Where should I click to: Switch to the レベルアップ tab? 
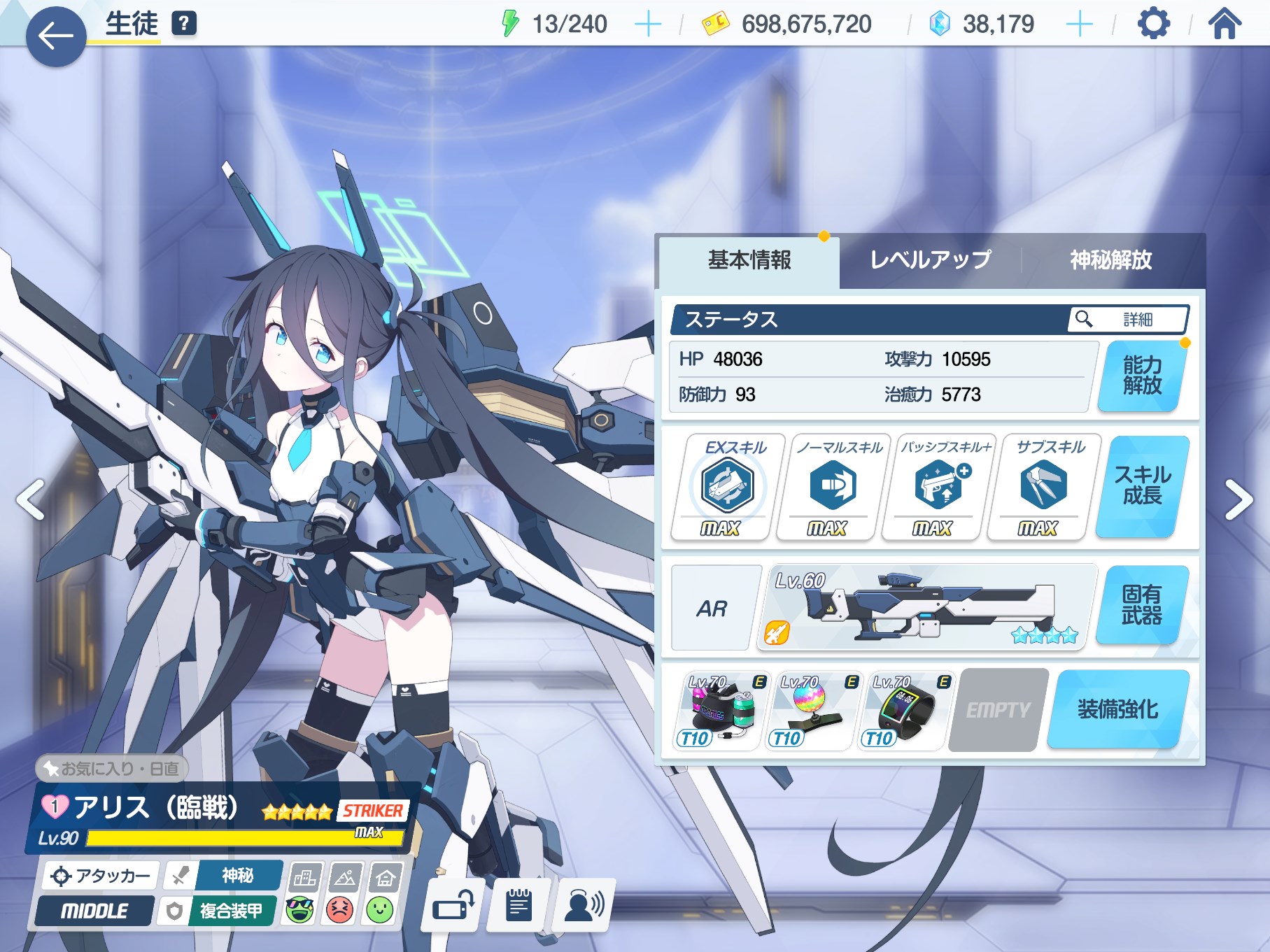[930, 260]
